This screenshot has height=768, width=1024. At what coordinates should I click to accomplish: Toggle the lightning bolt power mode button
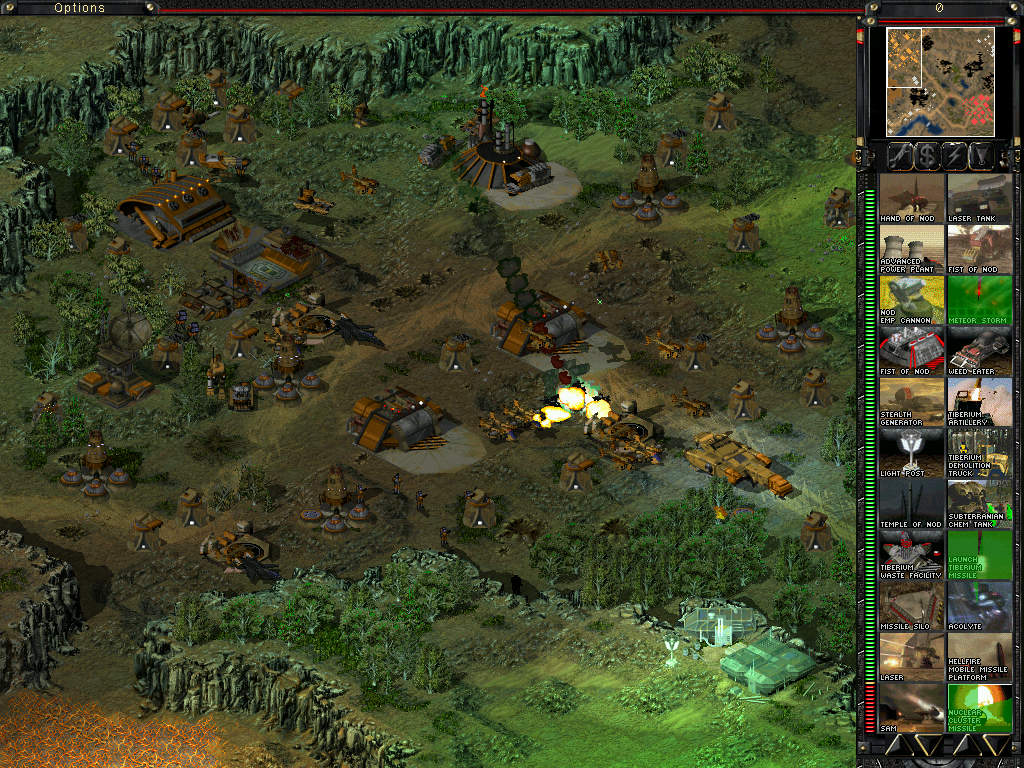point(954,155)
